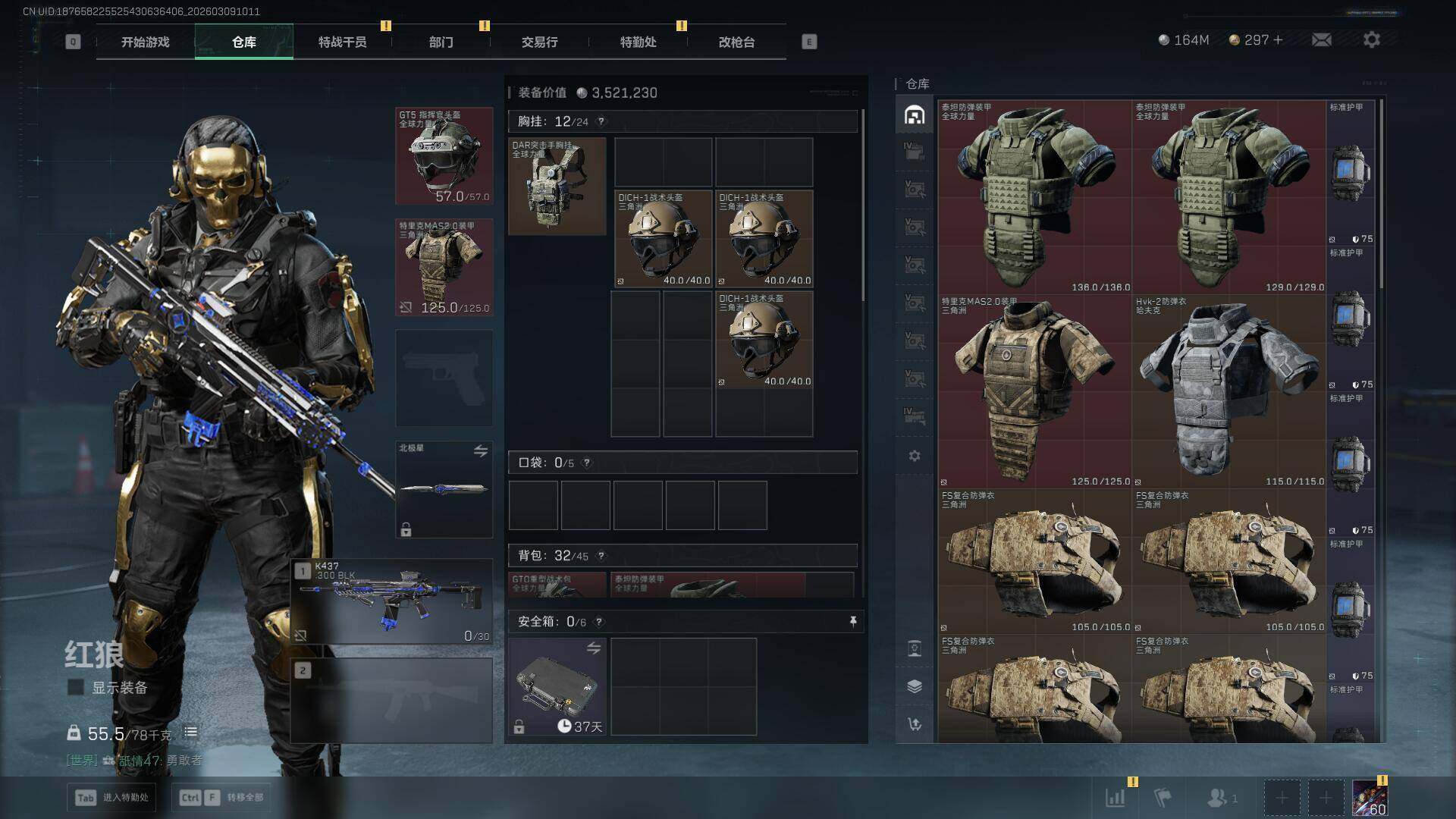Click the 转移全部 transfer all button

pyautogui.click(x=221, y=797)
